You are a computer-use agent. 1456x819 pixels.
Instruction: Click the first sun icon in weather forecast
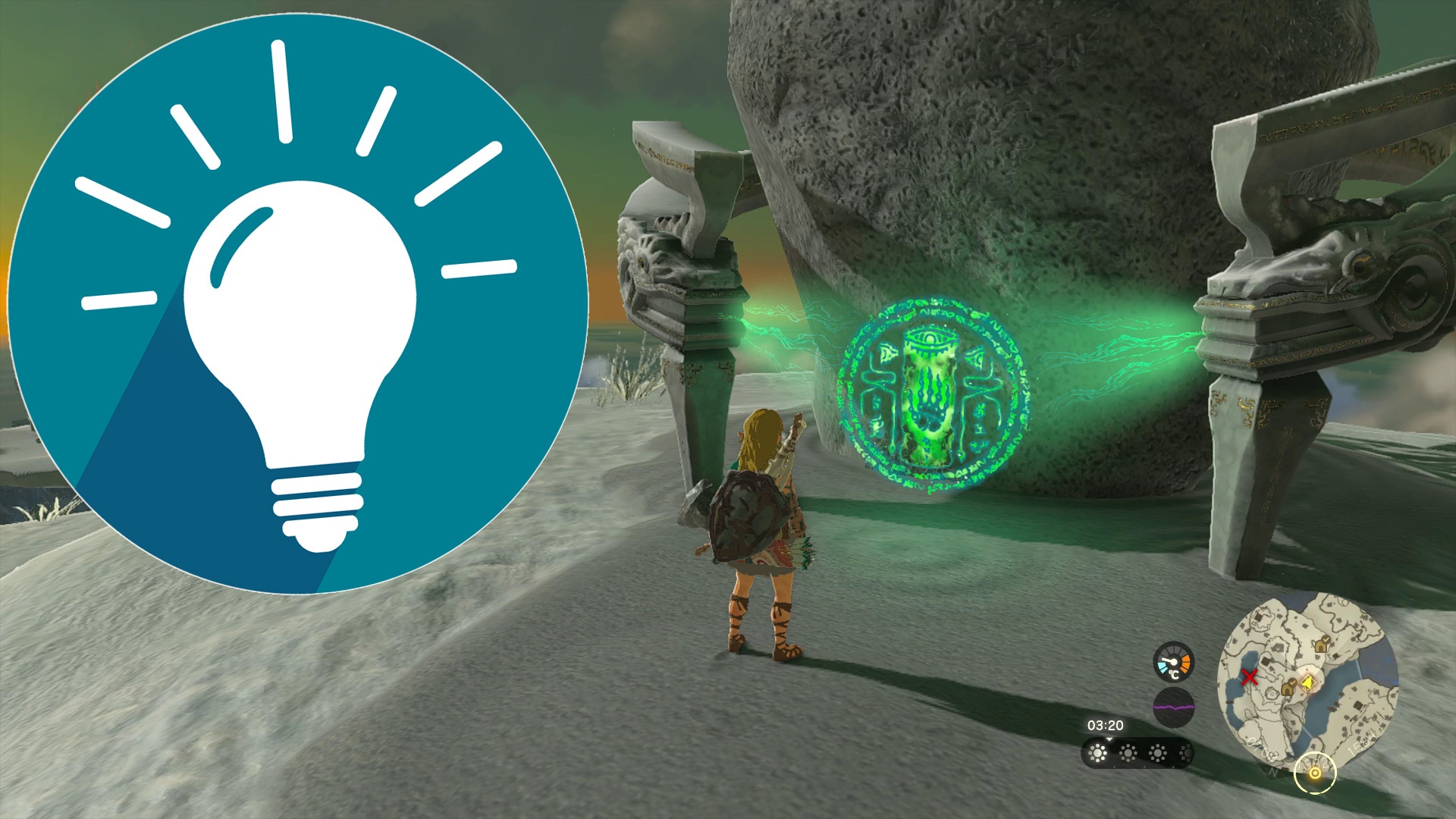click(1097, 755)
